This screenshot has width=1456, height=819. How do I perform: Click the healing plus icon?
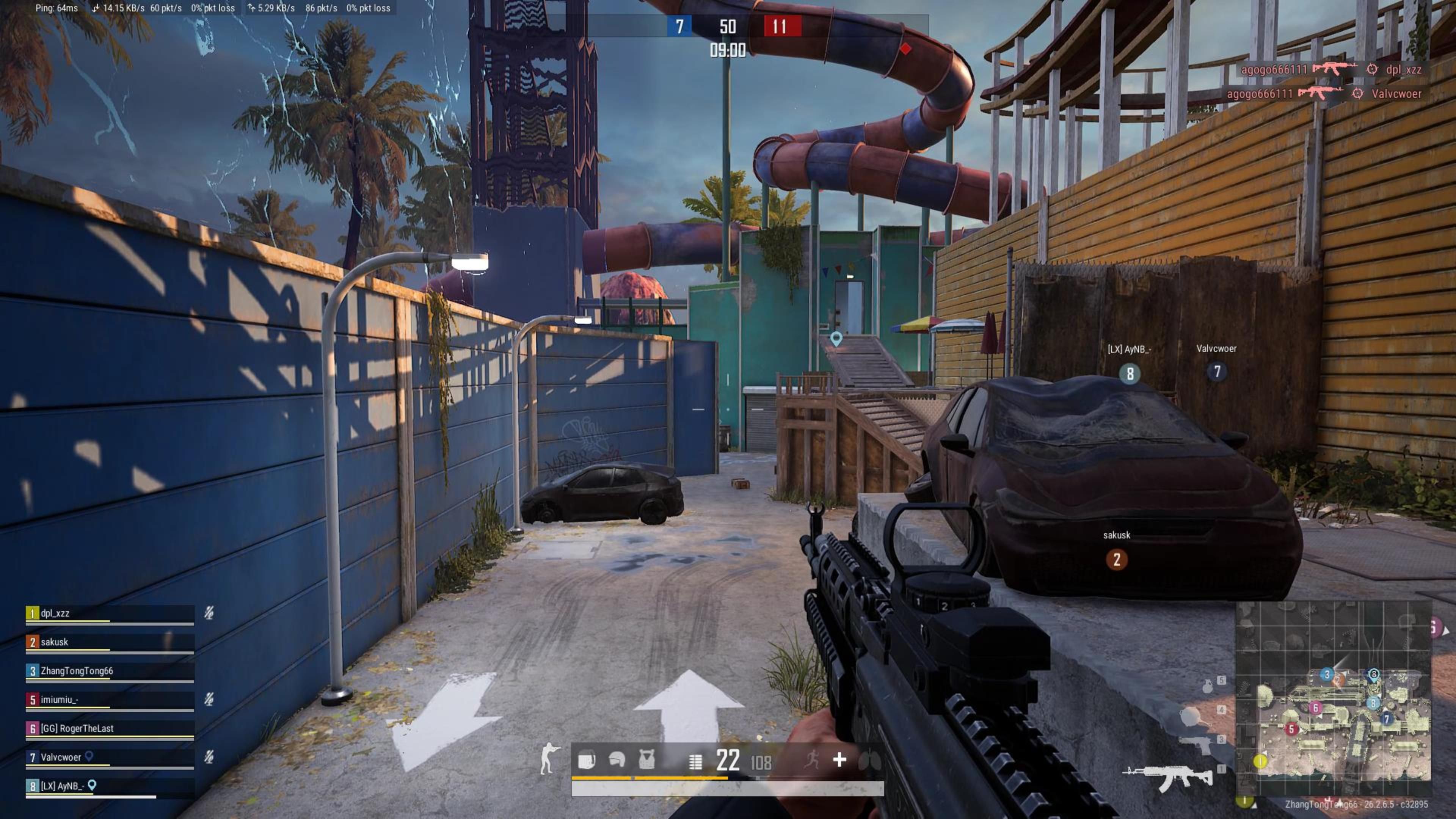tap(839, 759)
